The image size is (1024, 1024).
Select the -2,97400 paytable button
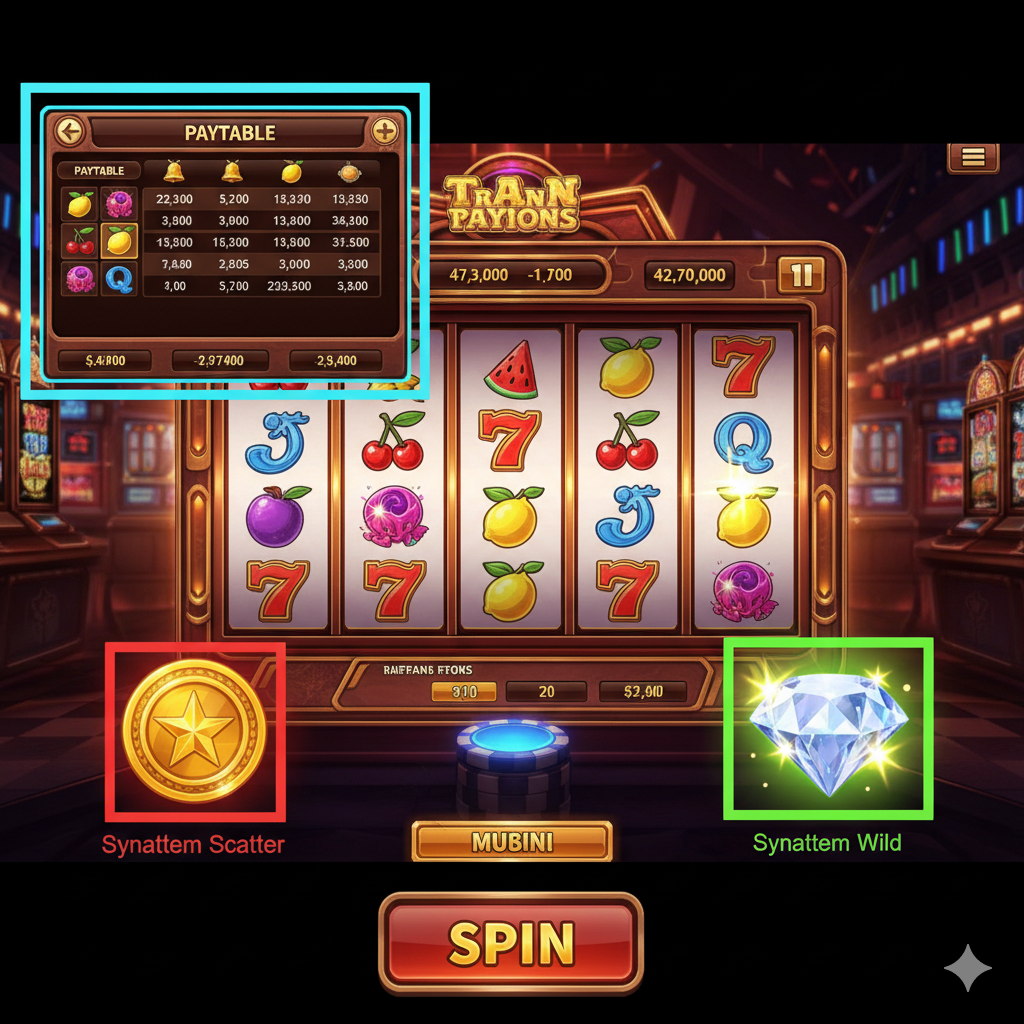point(221,360)
